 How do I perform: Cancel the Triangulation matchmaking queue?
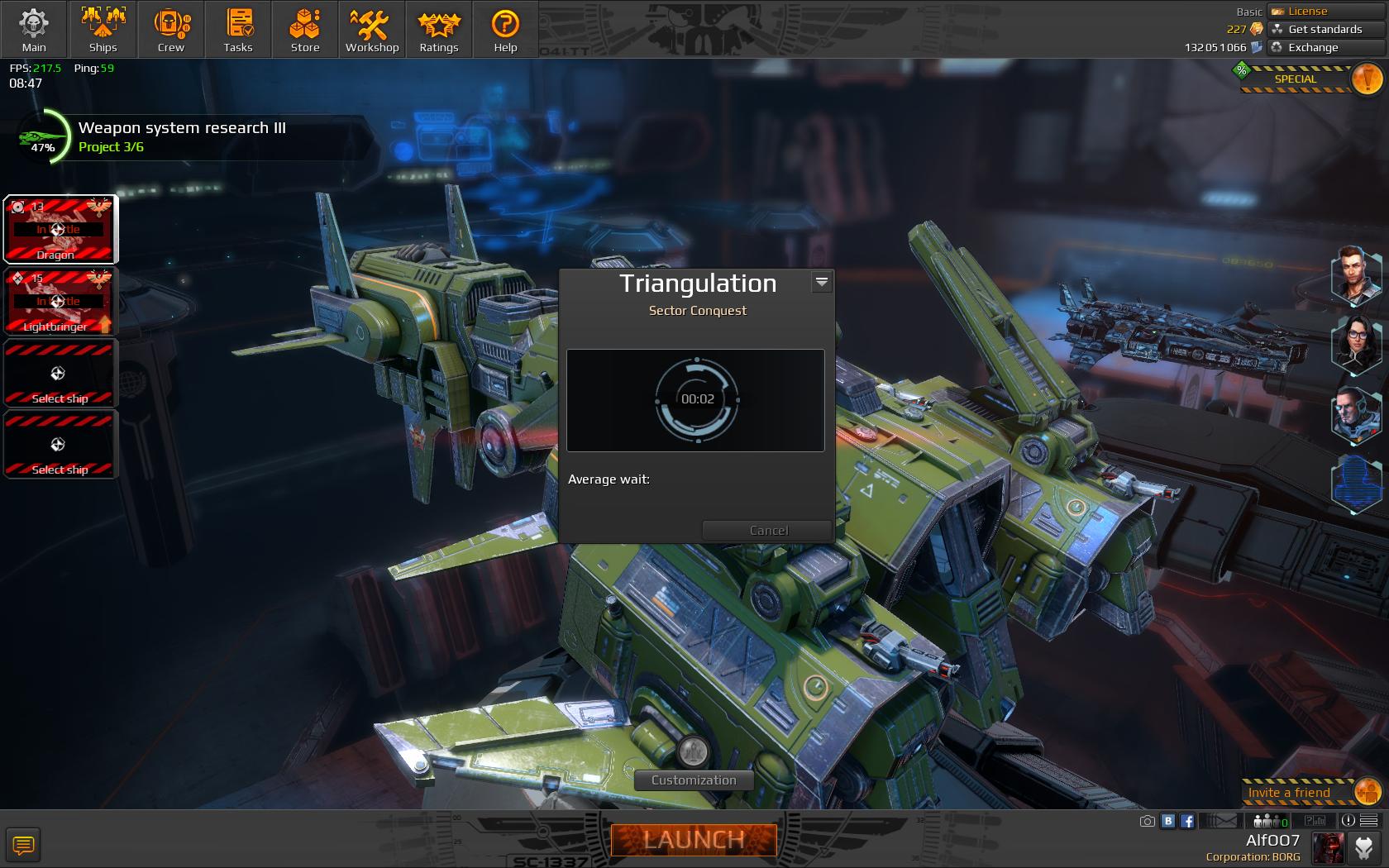[x=768, y=530]
